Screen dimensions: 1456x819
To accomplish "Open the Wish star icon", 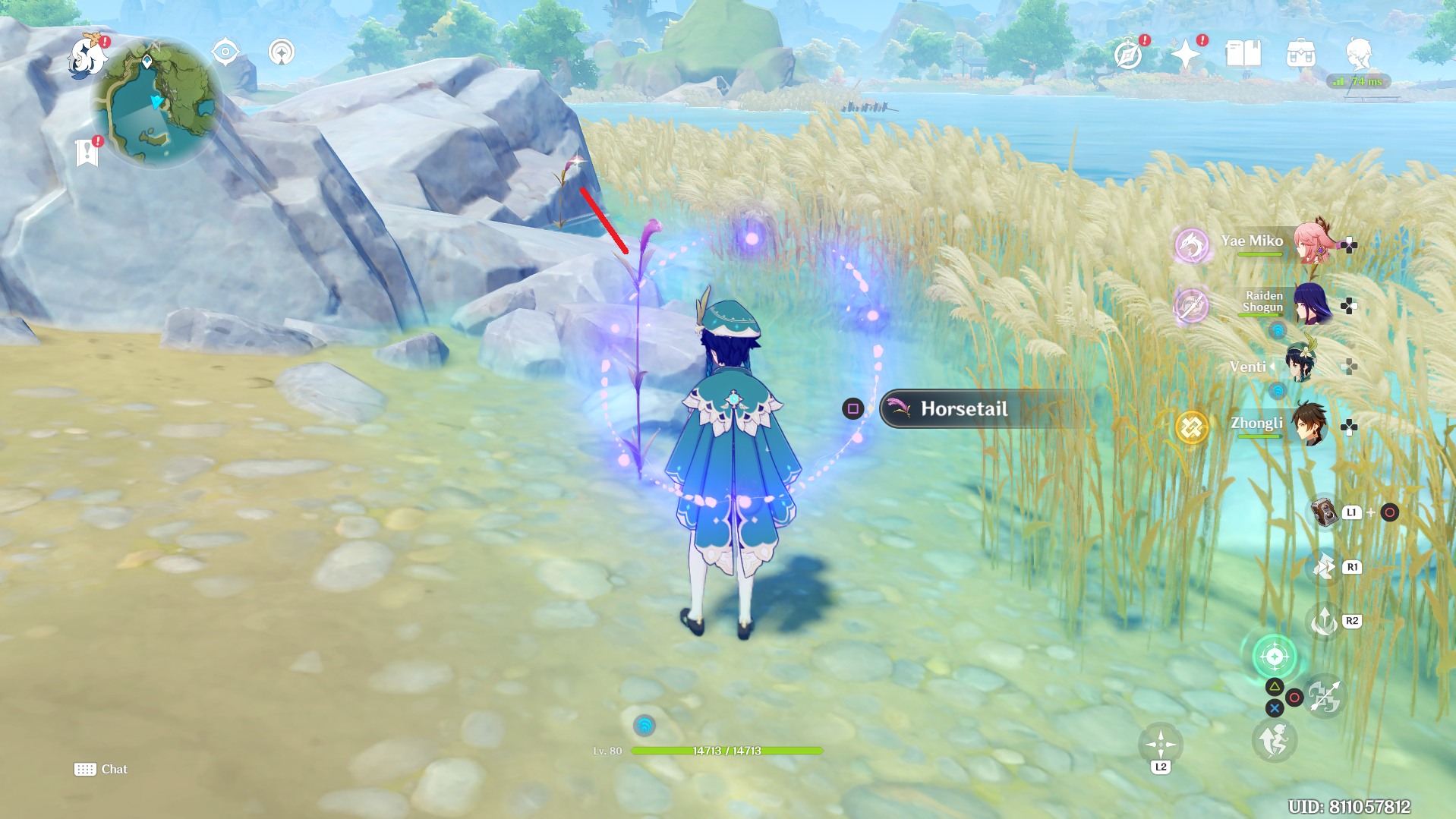I will click(x=1185, y=55).
